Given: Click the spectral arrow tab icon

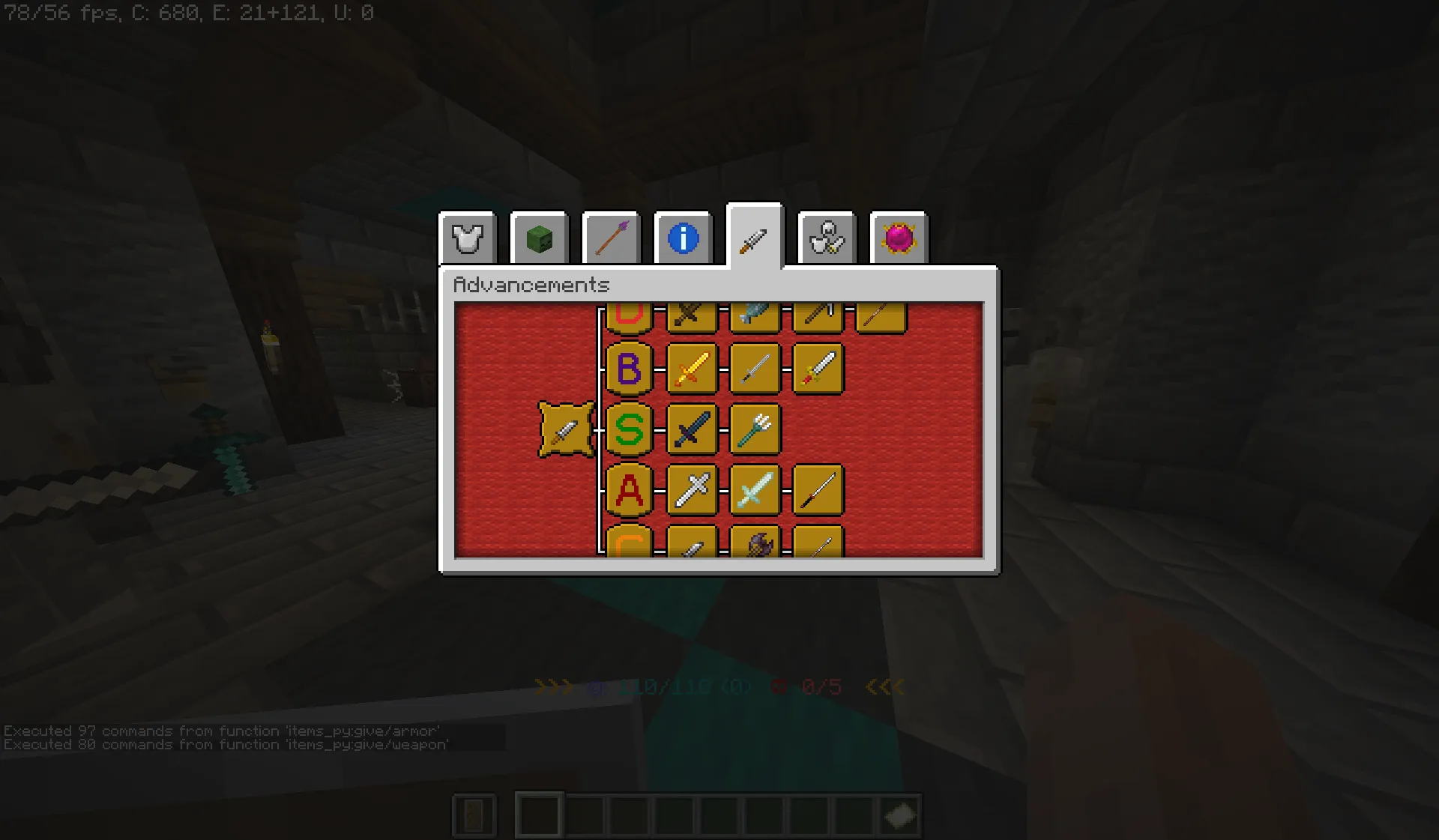Looking at the screenshot, I should [611, 238].
